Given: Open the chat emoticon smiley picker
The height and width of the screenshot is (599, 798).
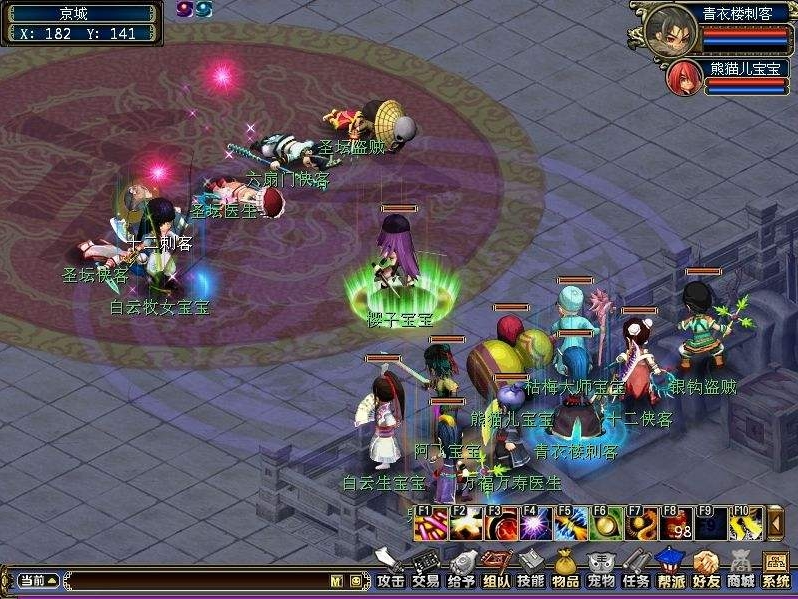Looking at the screenshot, I should tap(356, 580).
